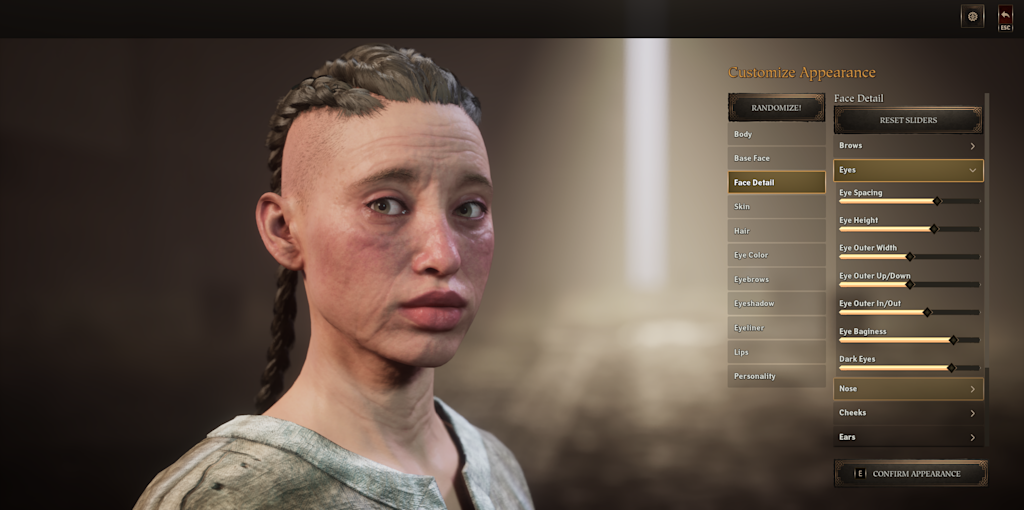Viewport: 1024px width, 510px height.
Task: Click the Randomize! button
Action: (776, 107)
